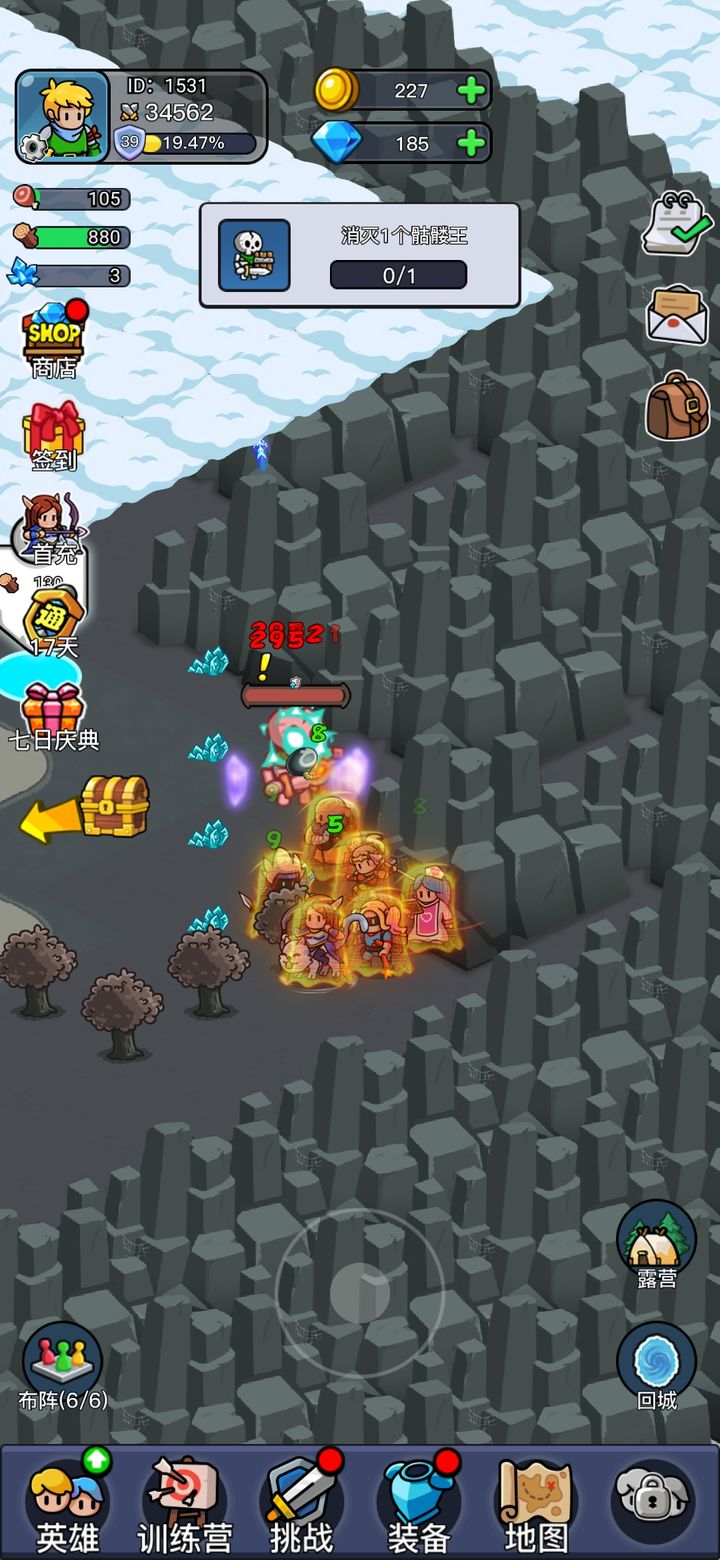Switch to the 英雄 heroes tab

(x=67, y=1505)
